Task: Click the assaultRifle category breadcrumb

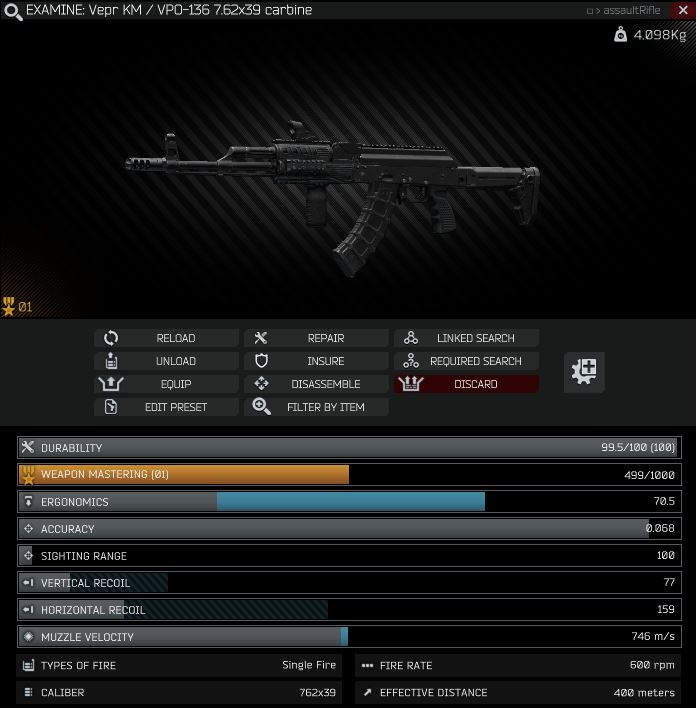Action: (x=631, y=11)
